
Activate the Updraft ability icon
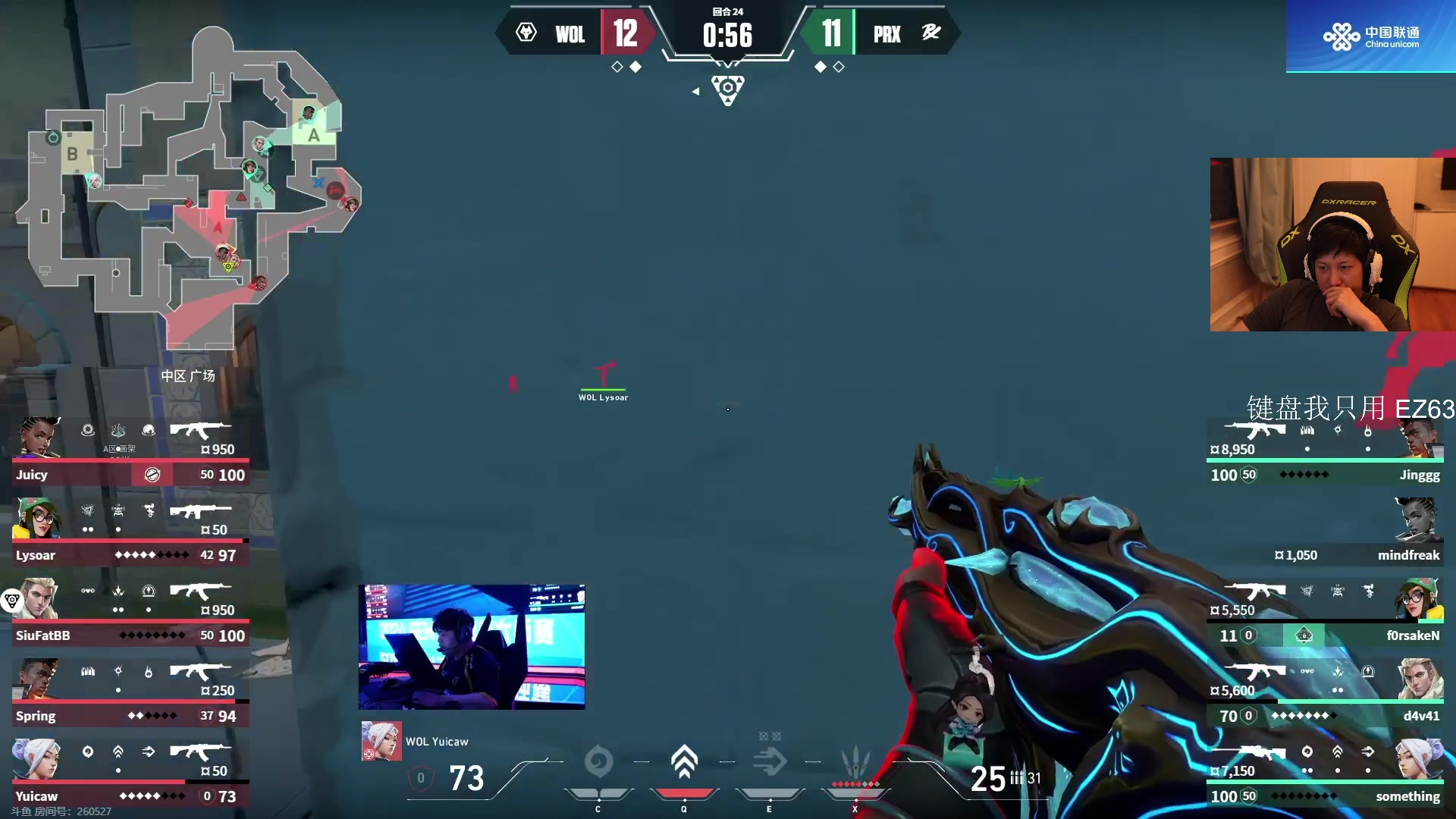coord(684,762)
